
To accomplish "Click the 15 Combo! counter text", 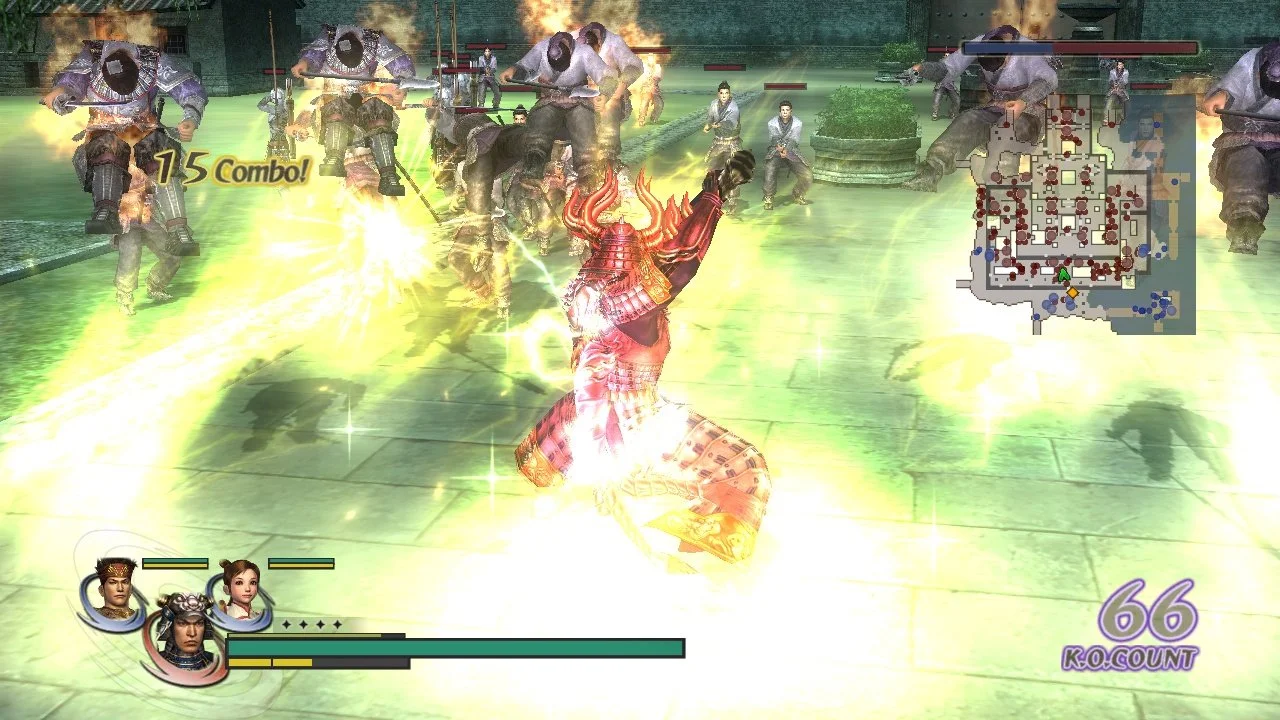I will (230, 168).
